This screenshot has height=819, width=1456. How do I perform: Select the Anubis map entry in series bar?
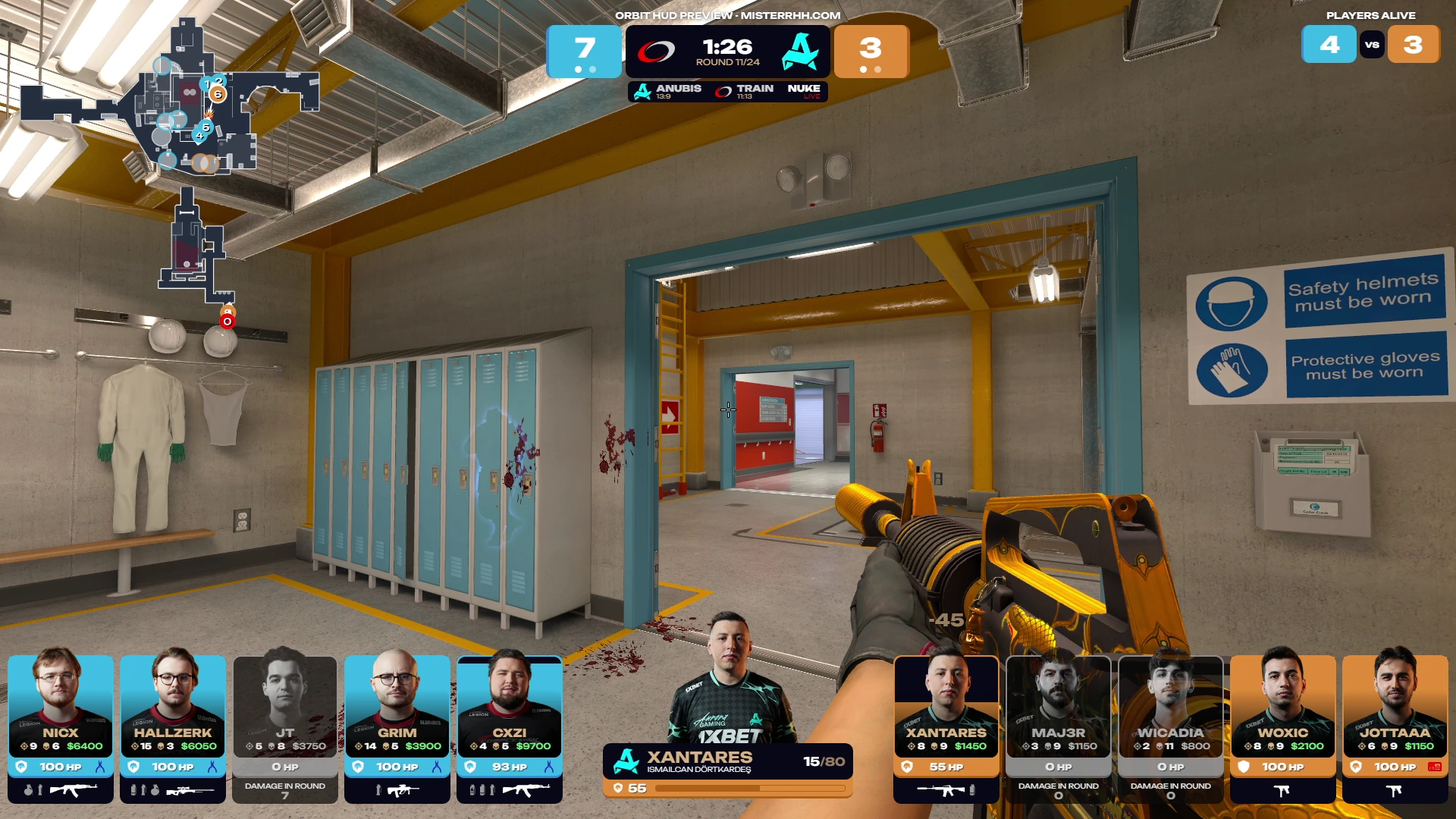[667, 92]
